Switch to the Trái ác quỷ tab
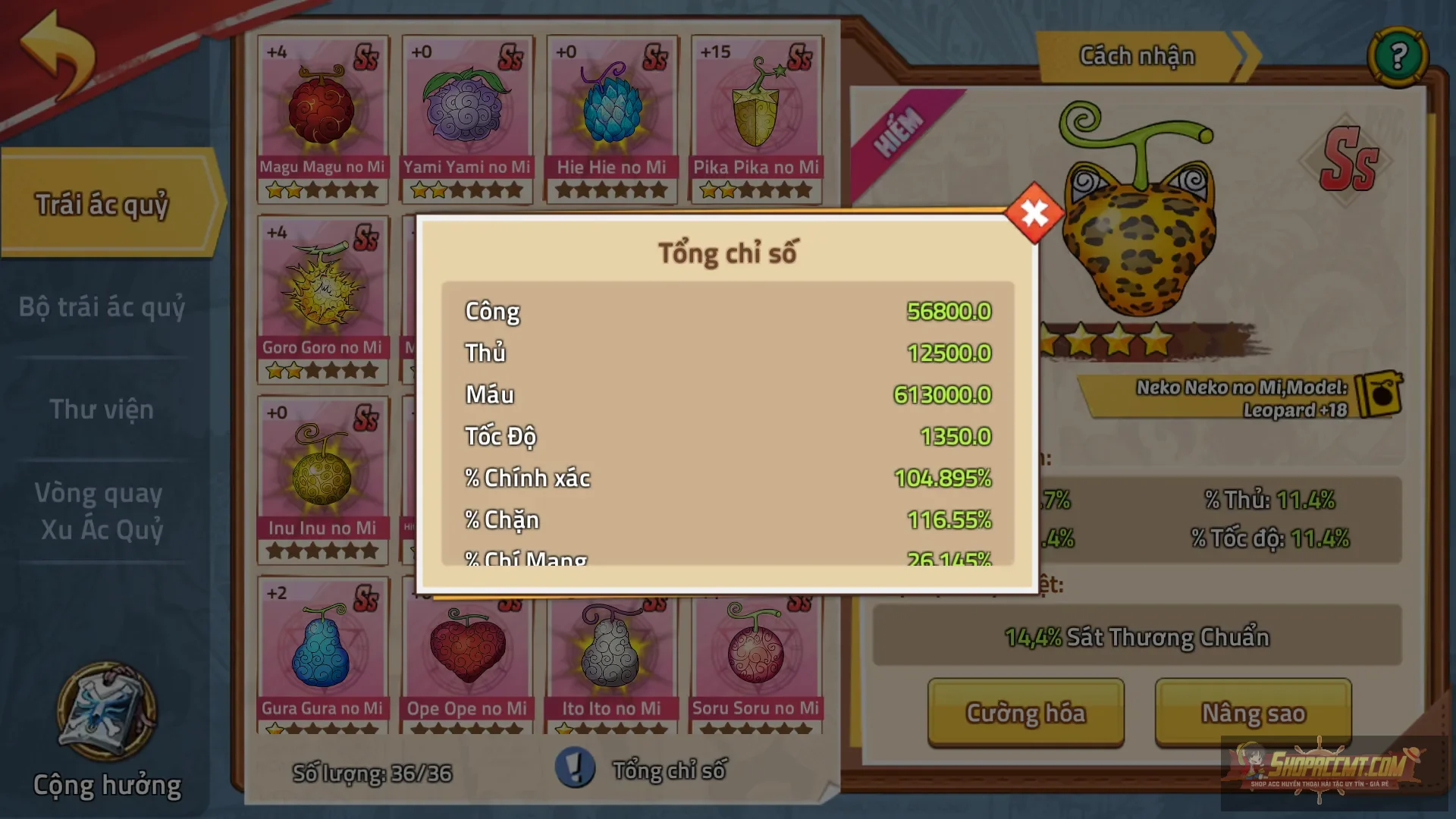This screenshot has height=819, width=1456. click(102, 204)
